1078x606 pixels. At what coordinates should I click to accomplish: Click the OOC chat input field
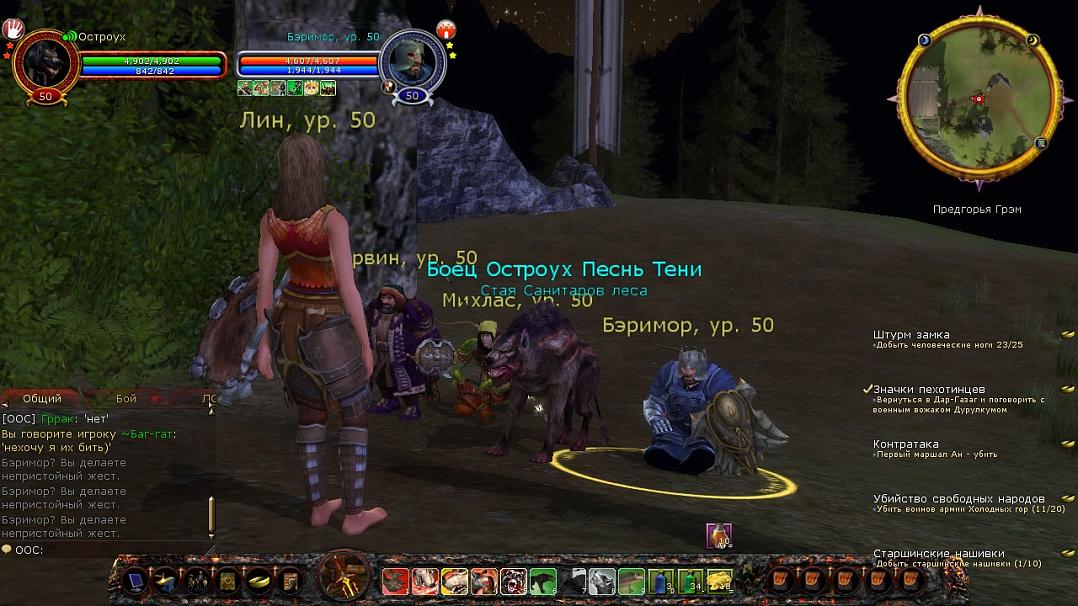coord(110,549)
